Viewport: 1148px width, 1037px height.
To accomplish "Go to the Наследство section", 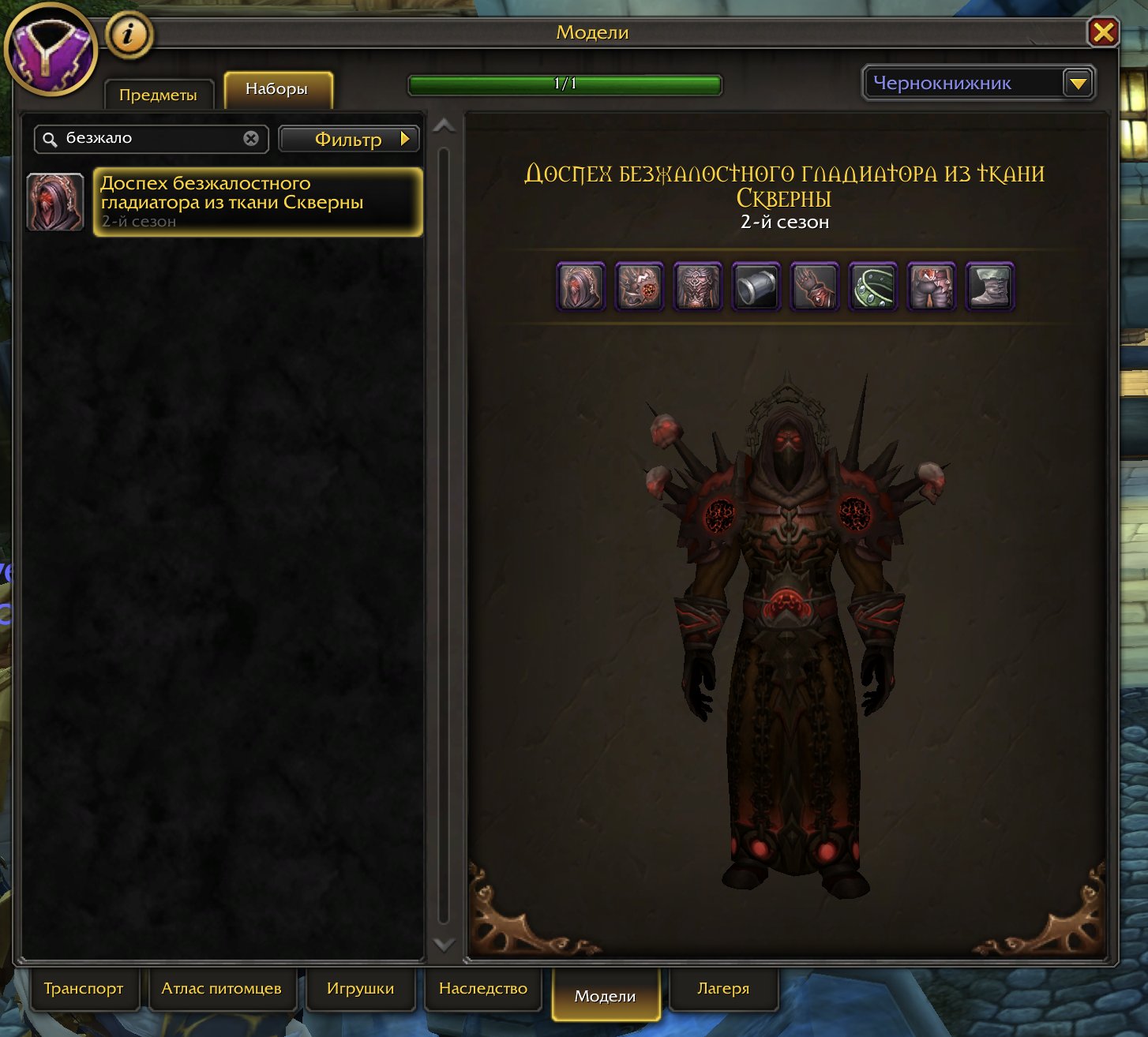I will [483, 988].
